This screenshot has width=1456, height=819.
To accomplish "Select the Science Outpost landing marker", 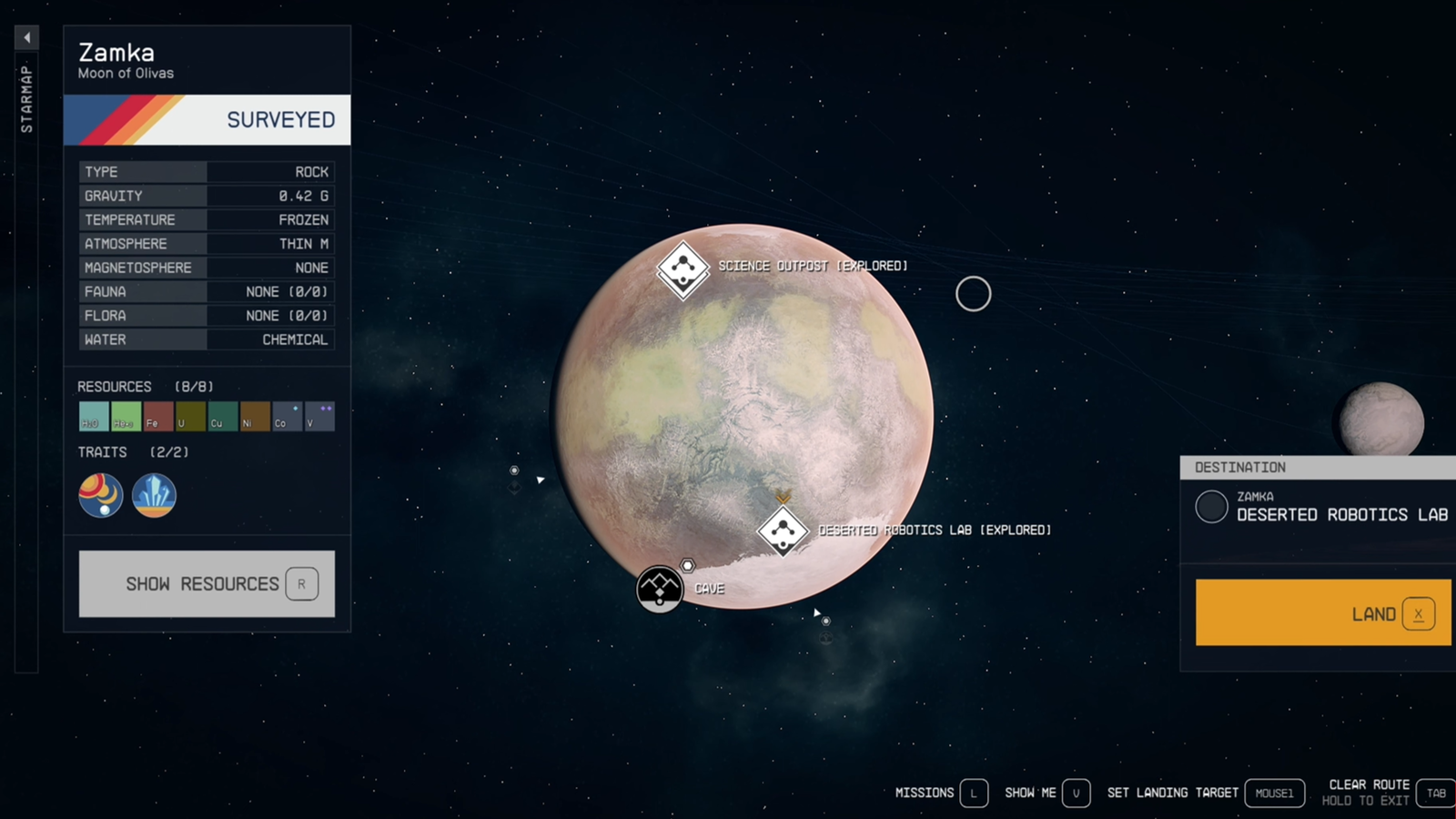I will [x=682, y=268].
